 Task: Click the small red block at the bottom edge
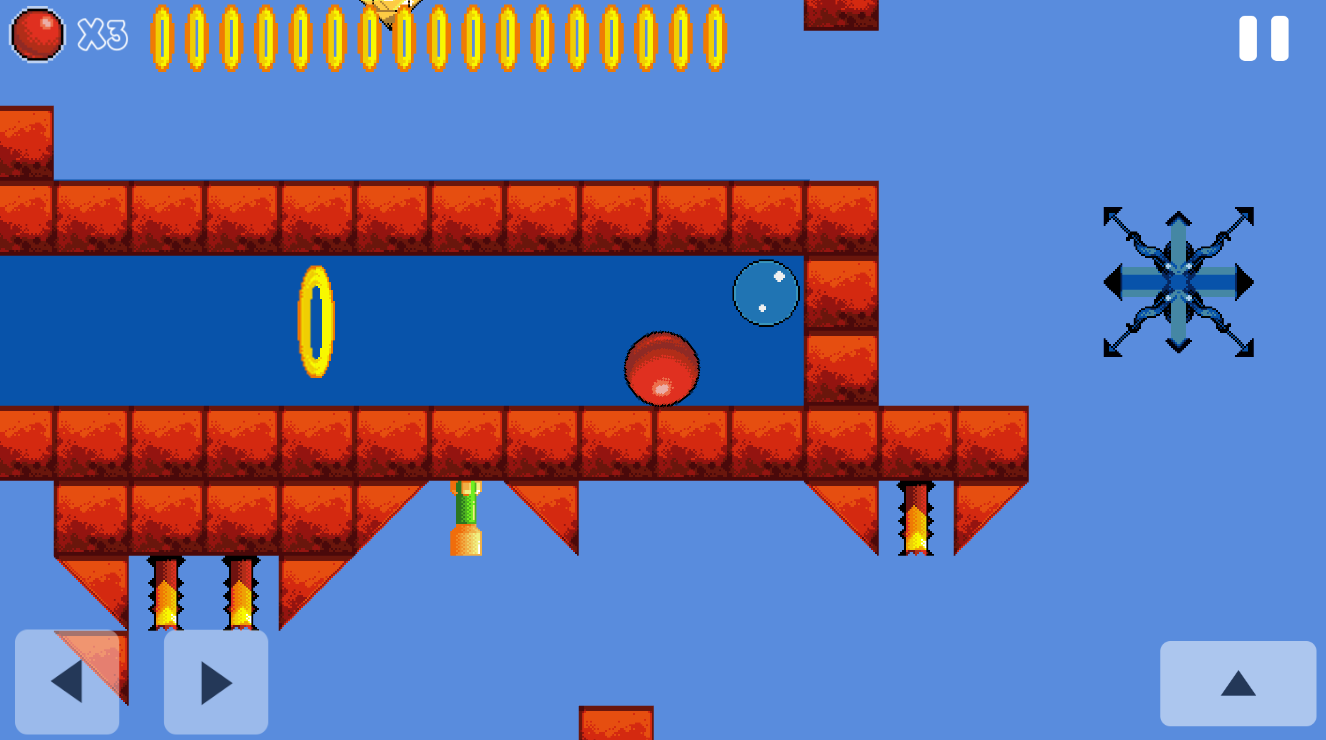pos(616,725)
